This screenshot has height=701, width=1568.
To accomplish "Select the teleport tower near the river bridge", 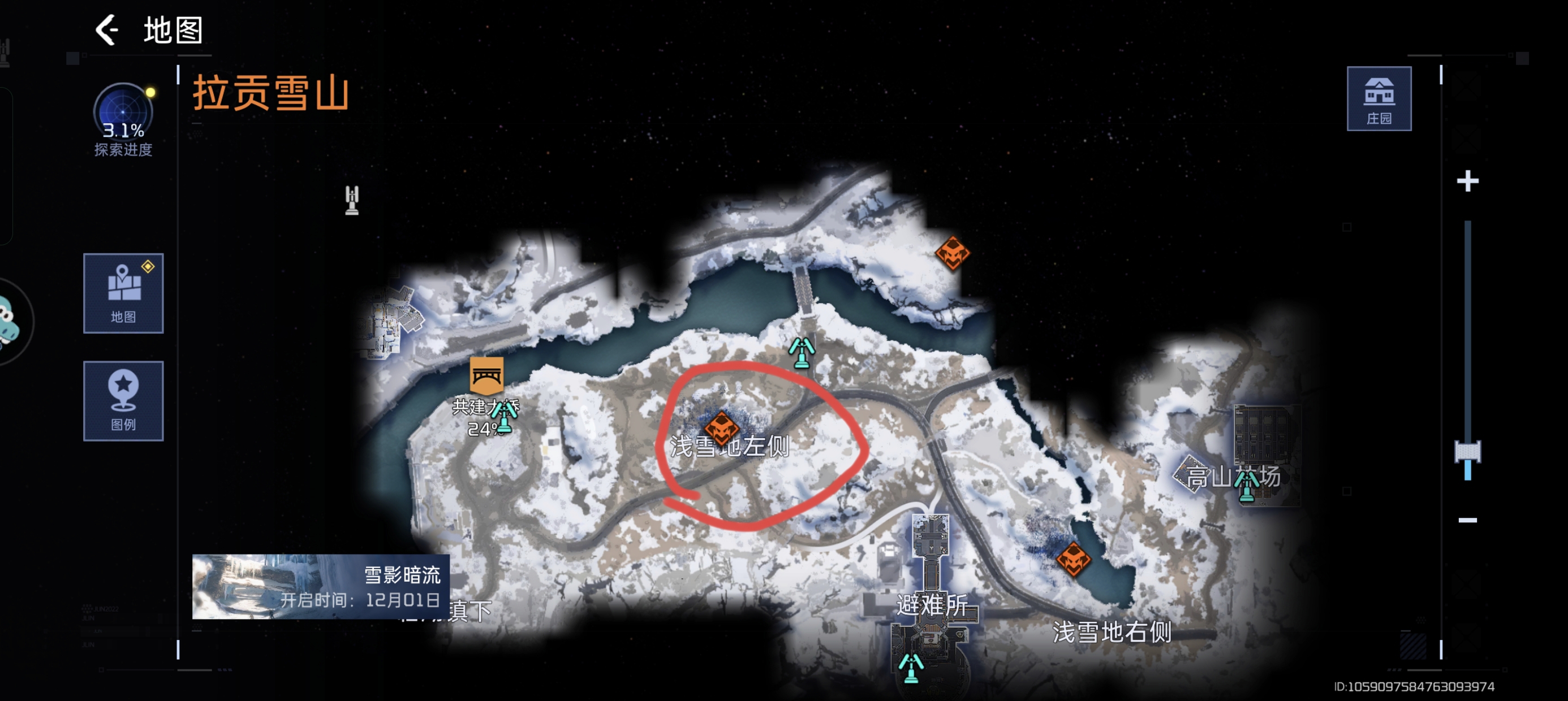I will 802,353.
